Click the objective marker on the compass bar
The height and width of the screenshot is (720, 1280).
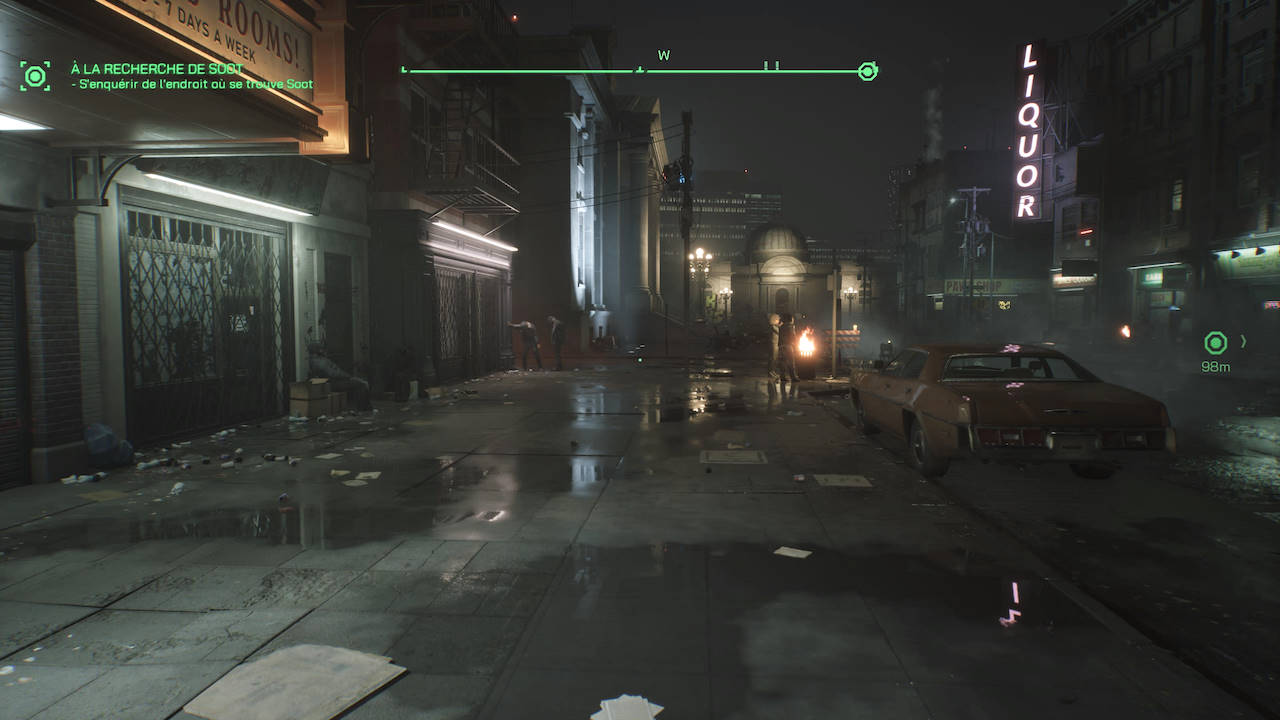click(868, 71)
